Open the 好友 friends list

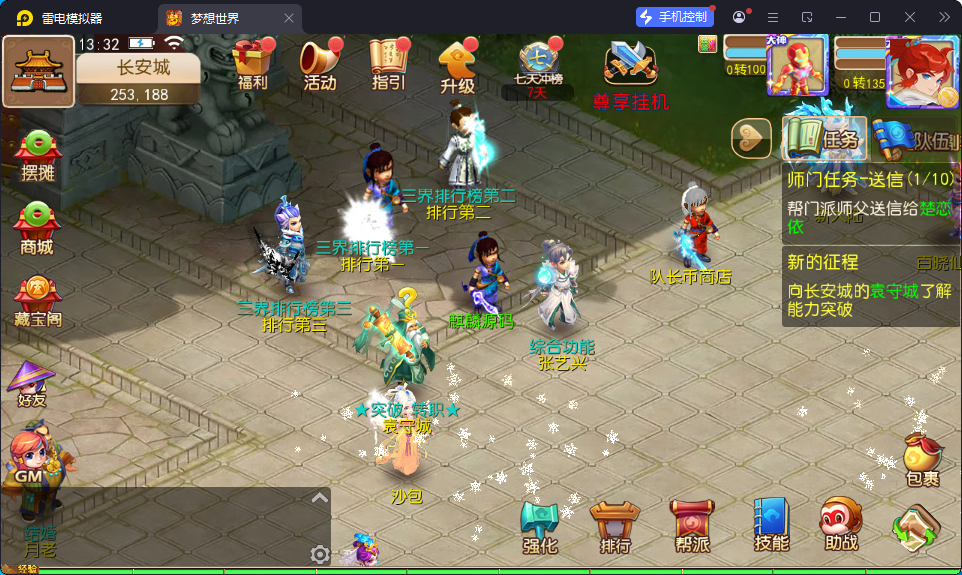point(32,381)
